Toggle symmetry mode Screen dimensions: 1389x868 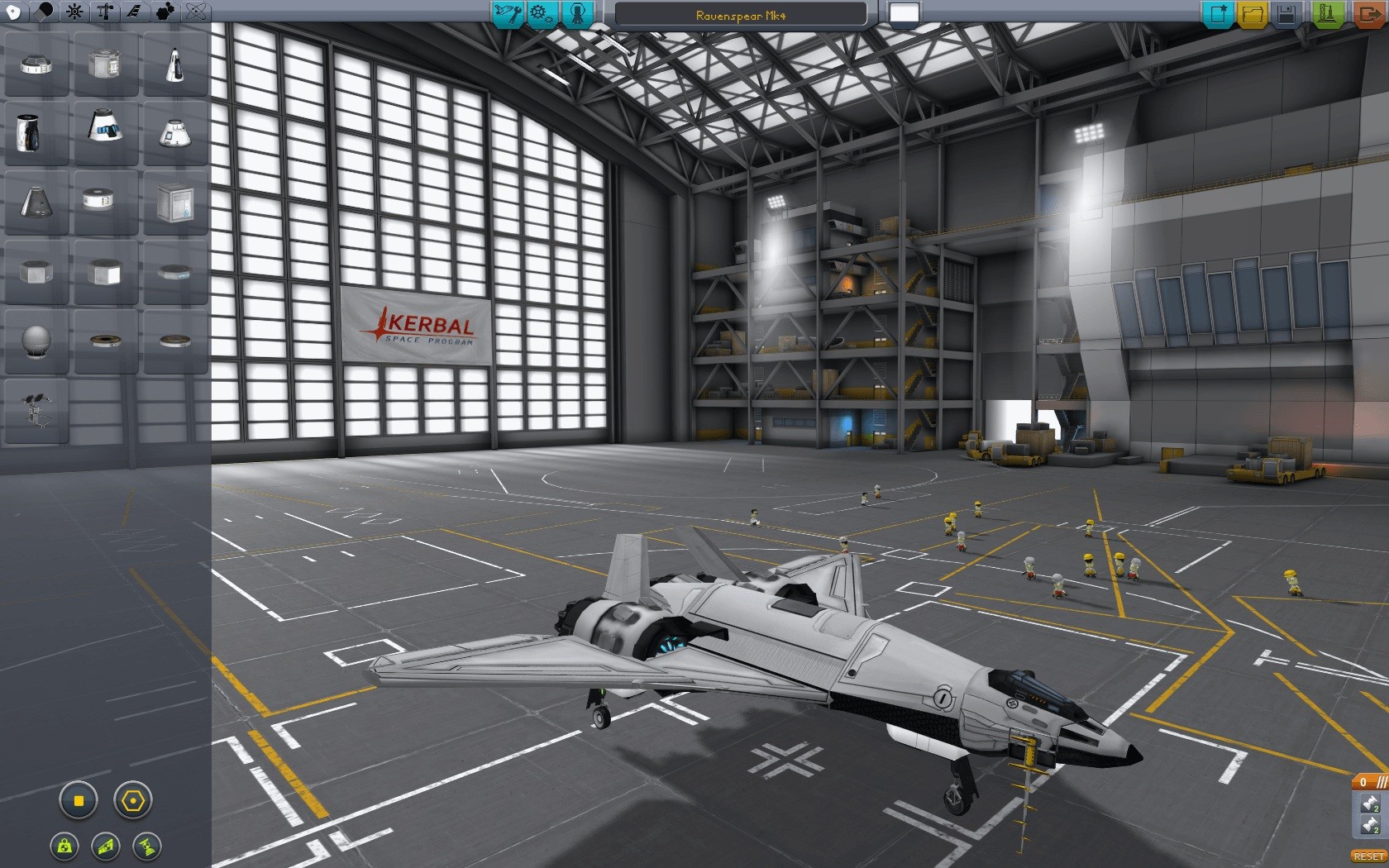78,799
